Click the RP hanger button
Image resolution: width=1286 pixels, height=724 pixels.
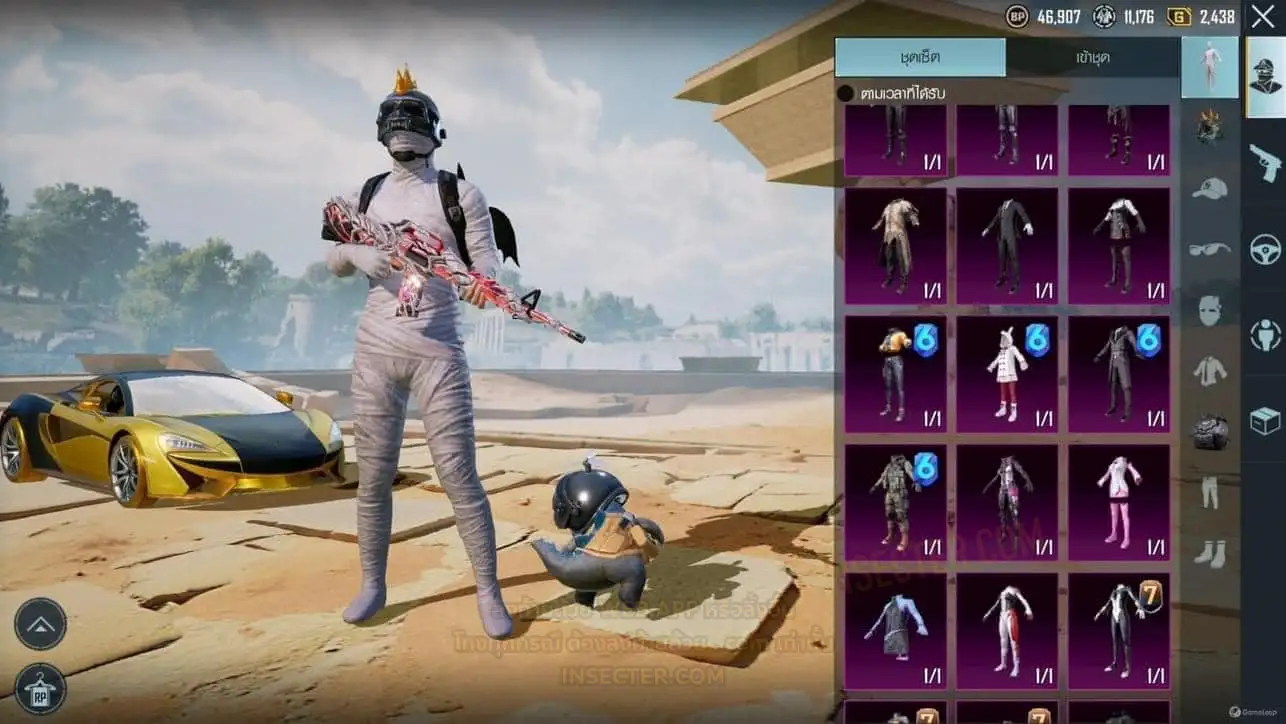[x=40, y=688]
